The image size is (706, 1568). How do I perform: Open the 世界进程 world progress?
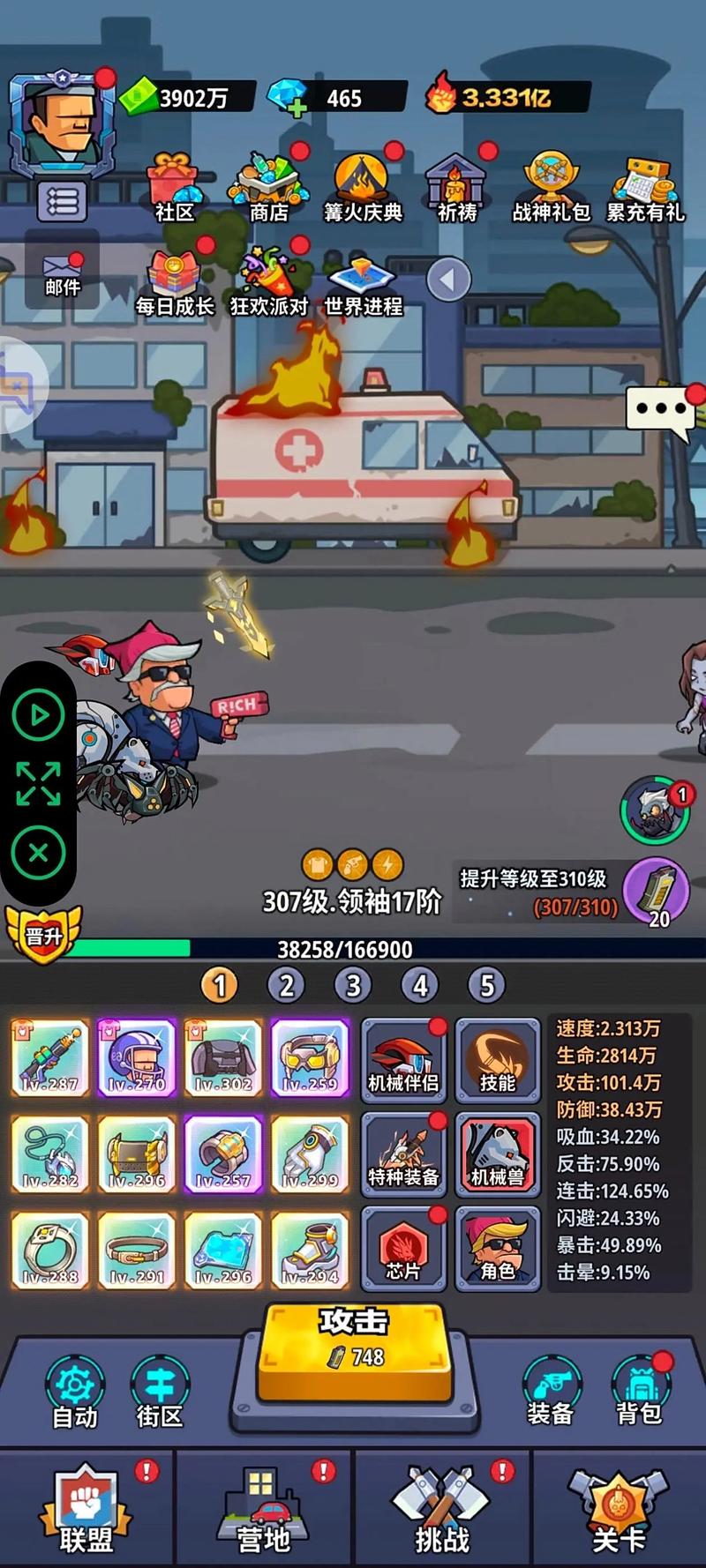coord(363,284)
